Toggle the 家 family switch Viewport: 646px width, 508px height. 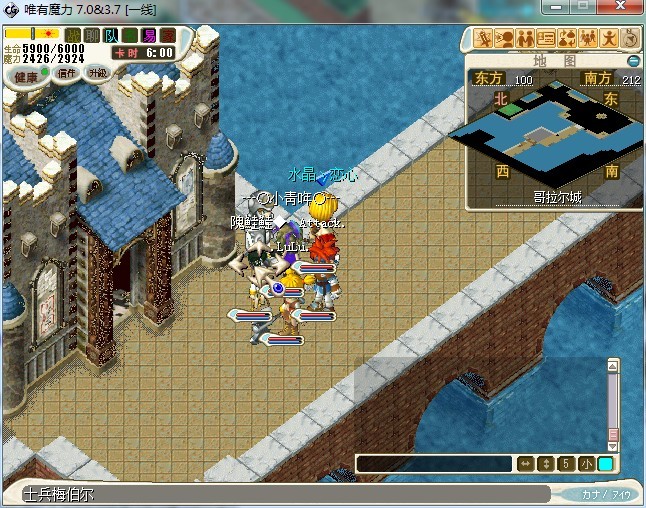tap(167, 35)
